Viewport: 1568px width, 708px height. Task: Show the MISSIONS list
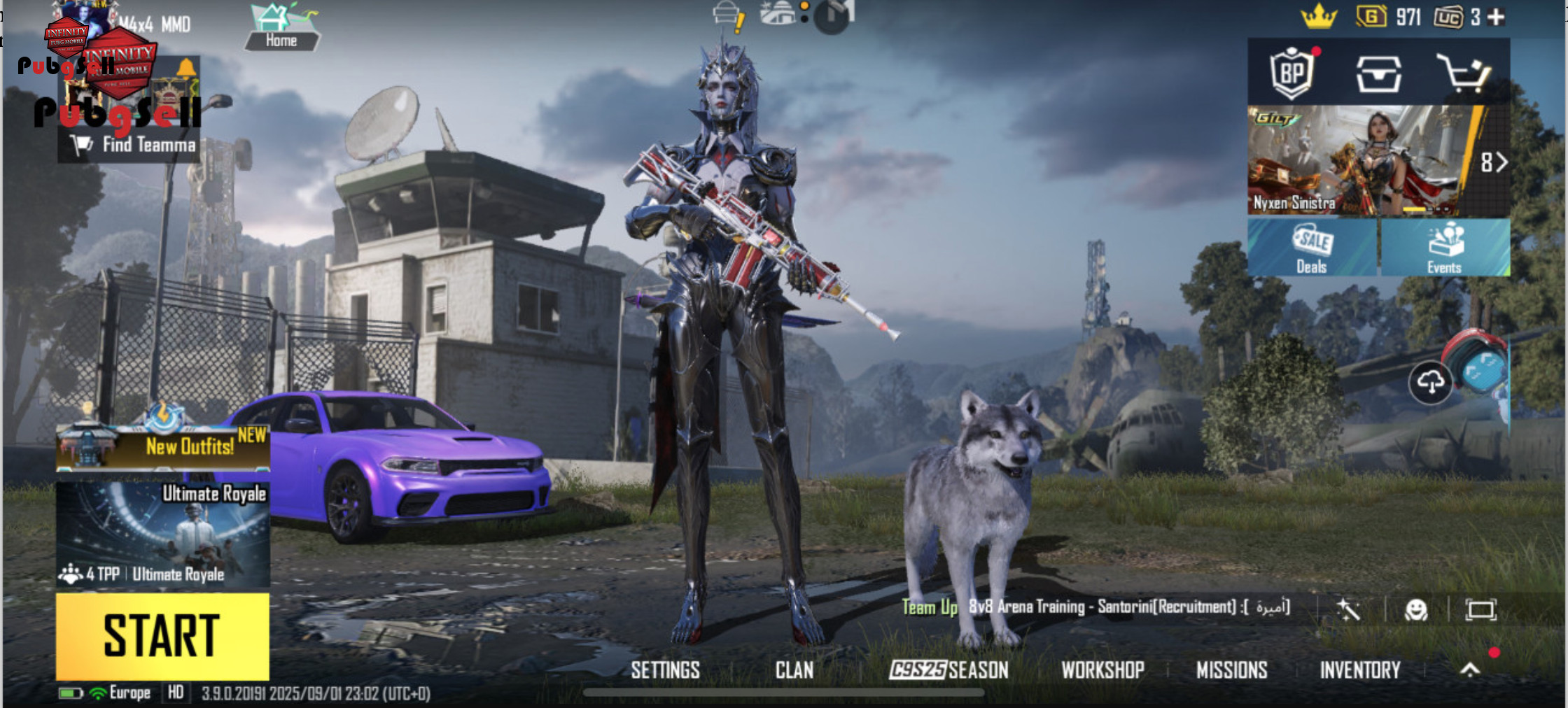point(1231,670)
